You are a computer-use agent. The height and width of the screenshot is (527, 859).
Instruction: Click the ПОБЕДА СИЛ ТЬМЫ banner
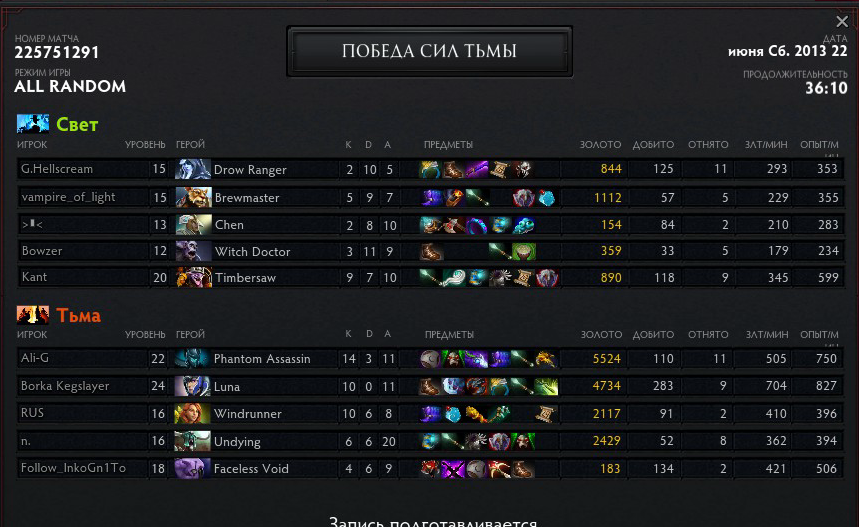click(x=429, y=51)
